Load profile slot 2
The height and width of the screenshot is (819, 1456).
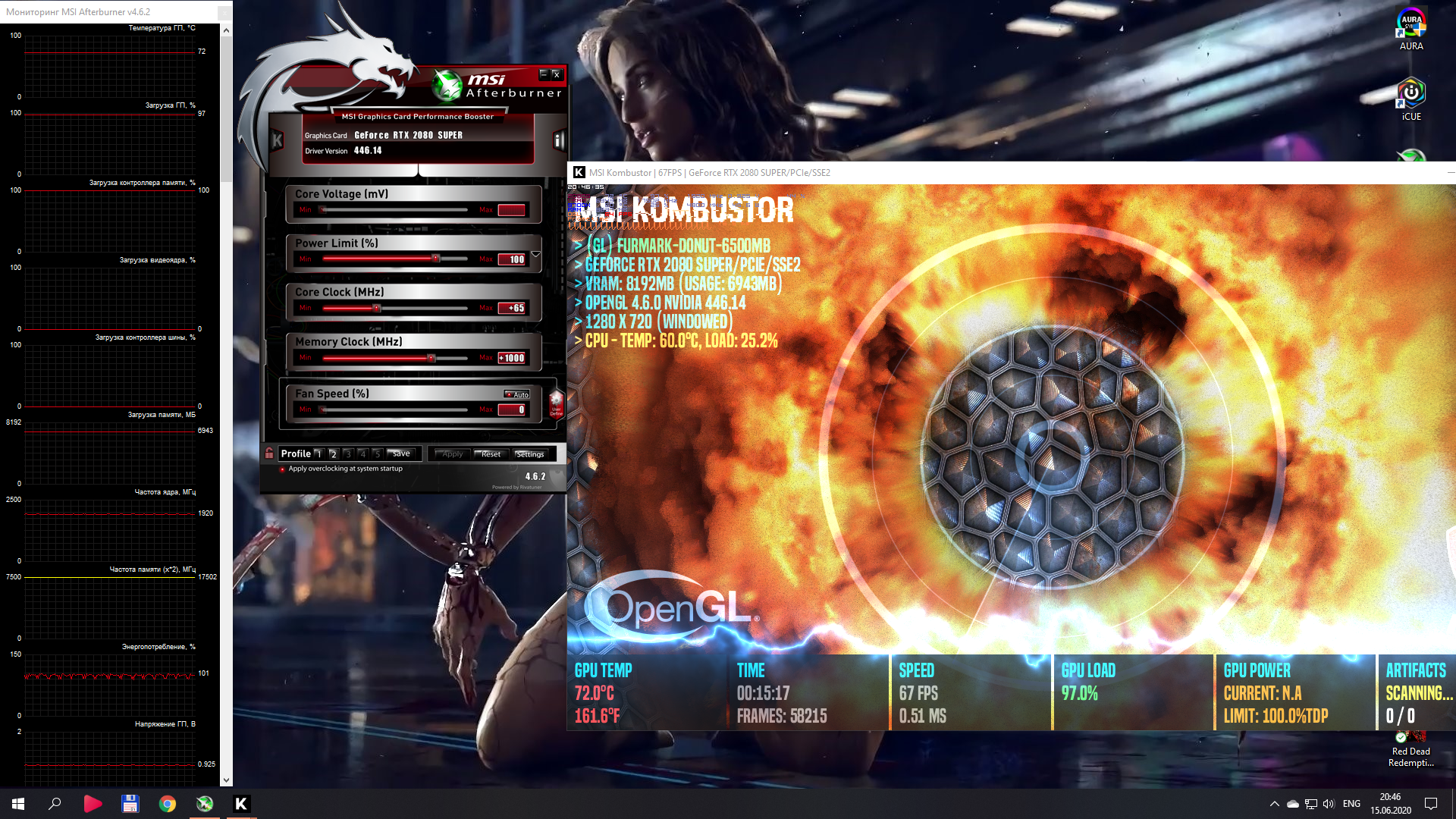(x=333, y=453)
